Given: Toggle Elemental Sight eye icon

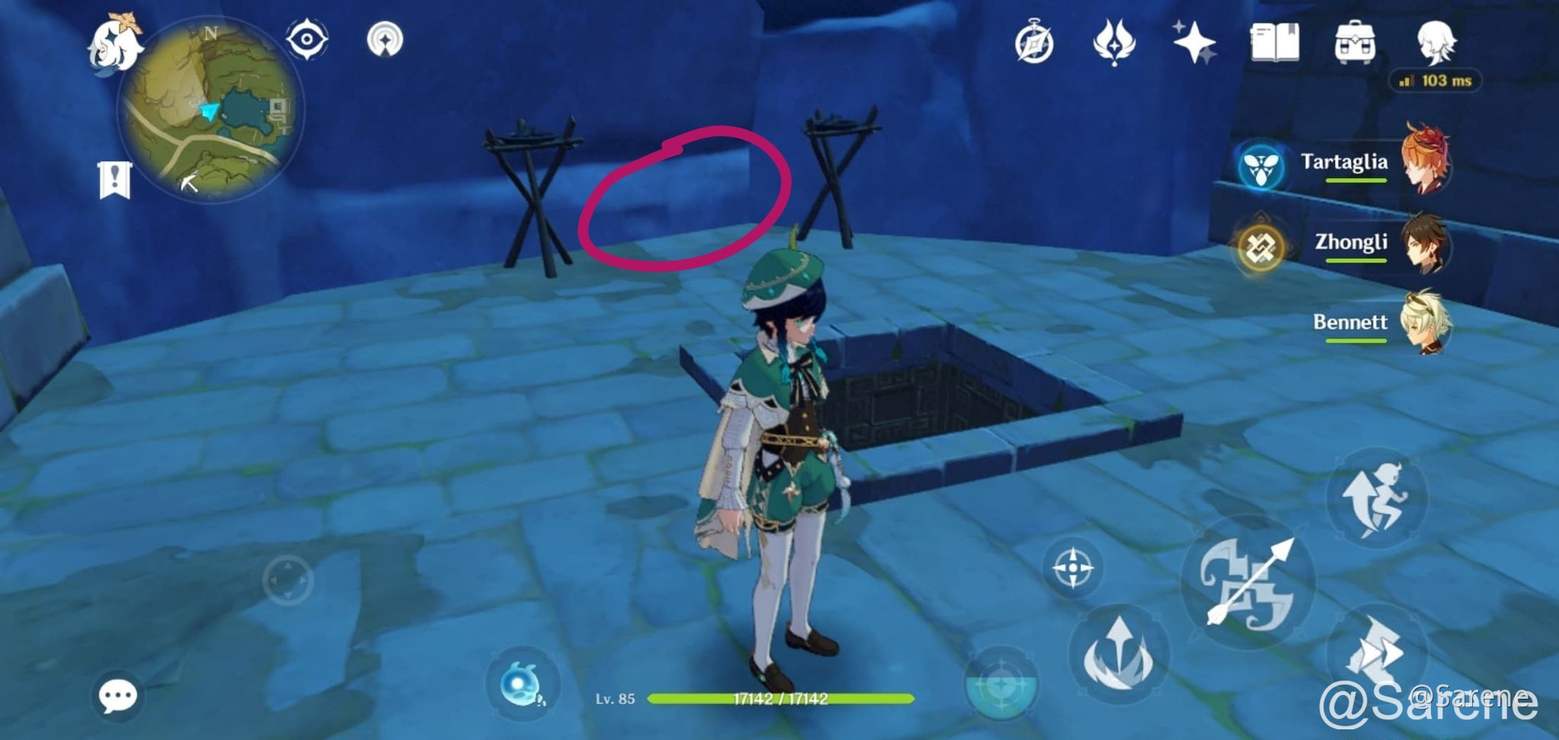Looking at the screenshot, I should tap(307, 38).
